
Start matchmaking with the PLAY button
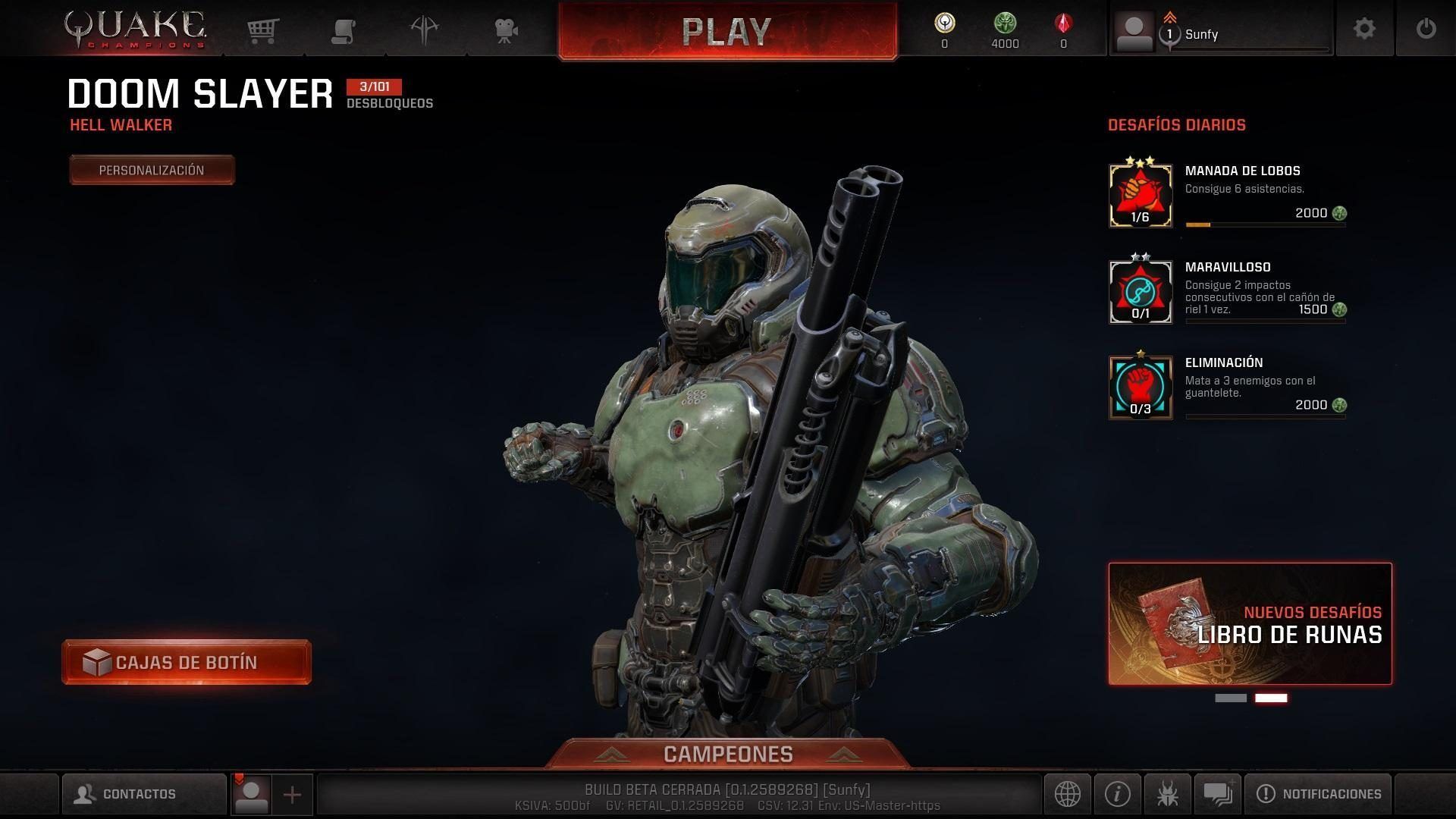(x=727, y=31)
